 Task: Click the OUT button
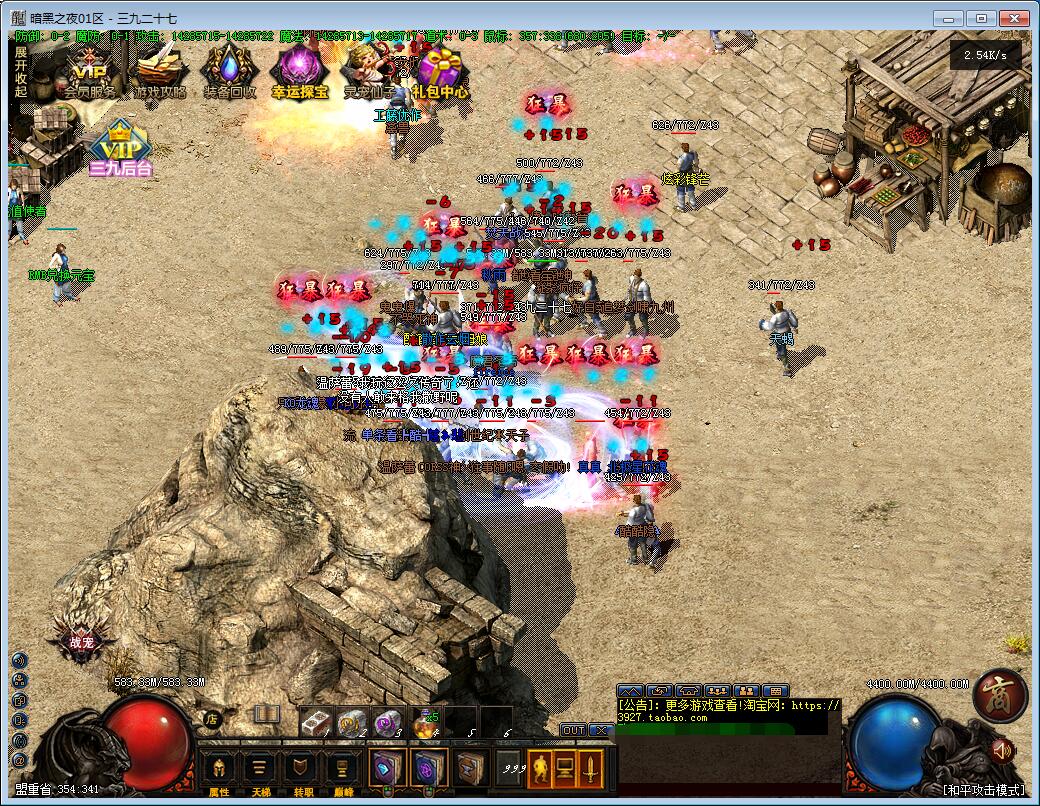click(x=572, y=730)
